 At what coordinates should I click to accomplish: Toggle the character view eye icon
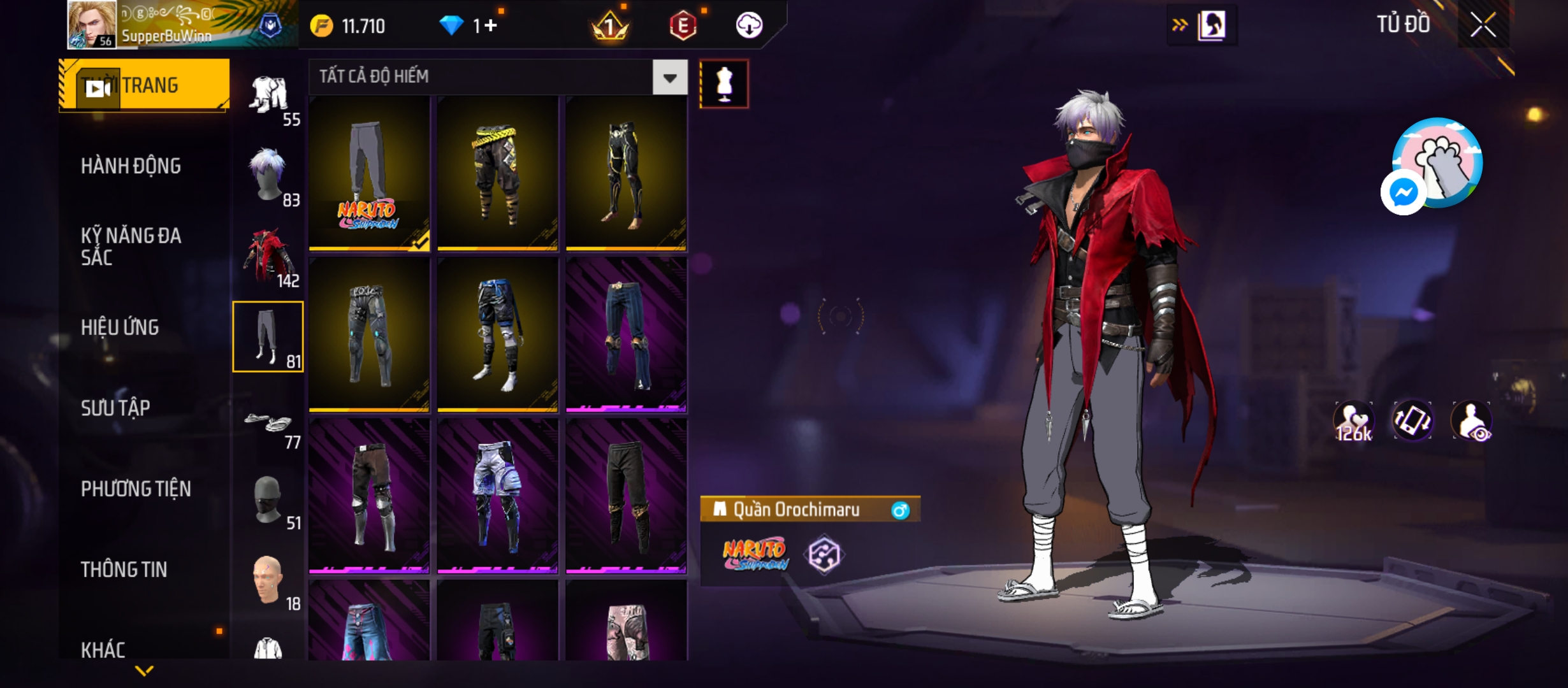(1471, 422)
